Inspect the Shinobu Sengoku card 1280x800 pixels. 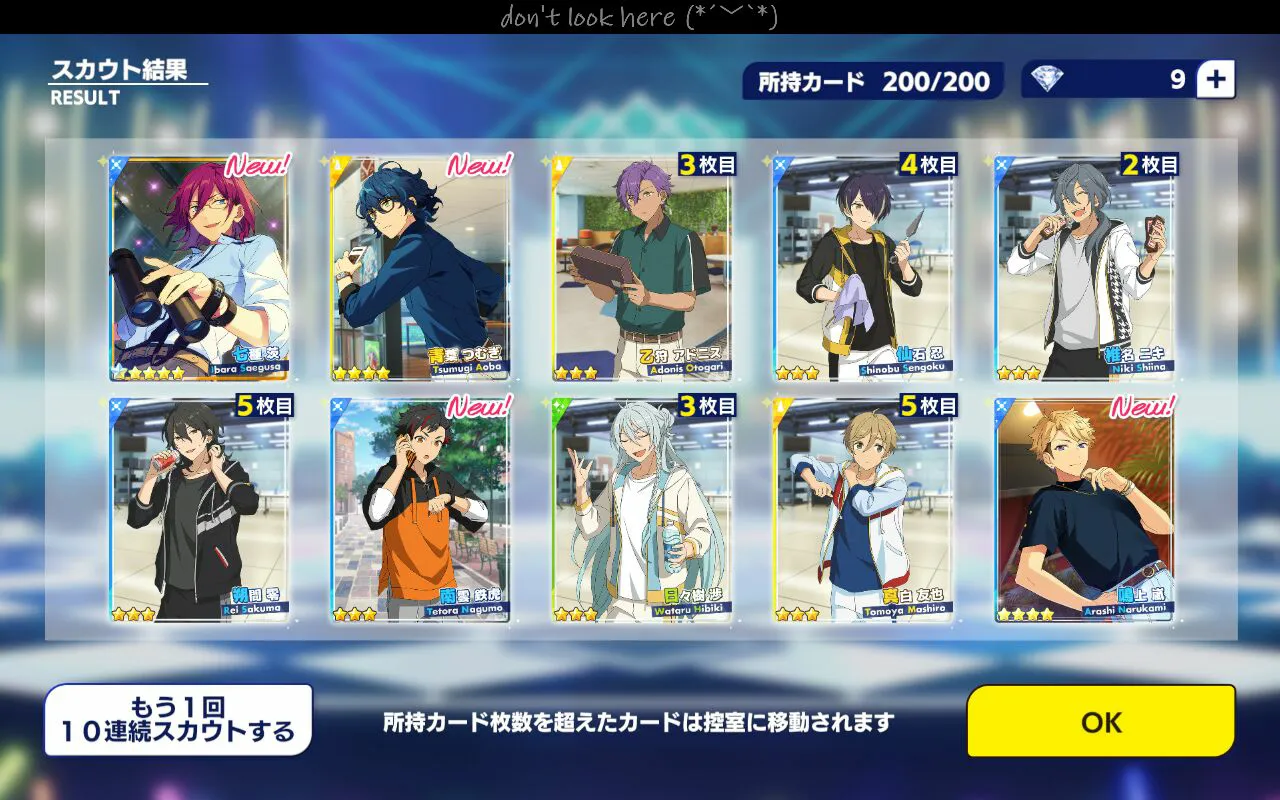coord(864,268)
